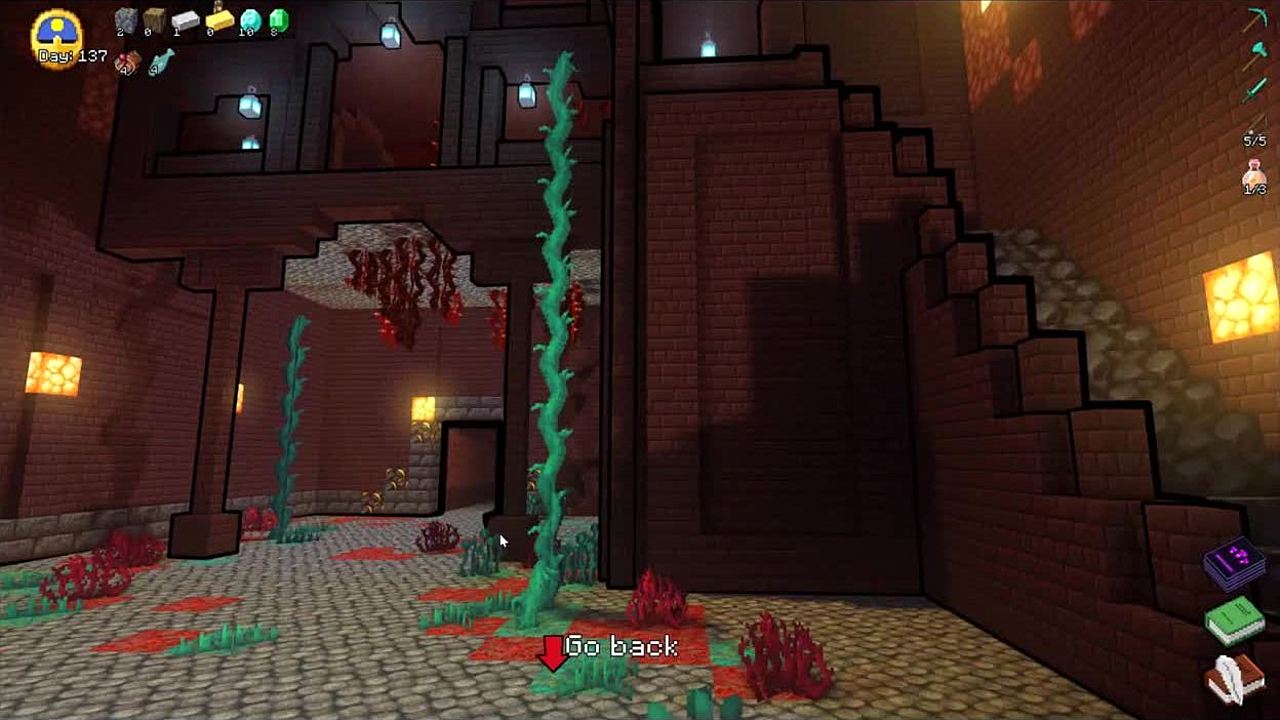The height and width of the screenshot is (720, 1280).
Task: Open the brown quill journal book
Action: pyautogui.click(x=1236, y=680)
